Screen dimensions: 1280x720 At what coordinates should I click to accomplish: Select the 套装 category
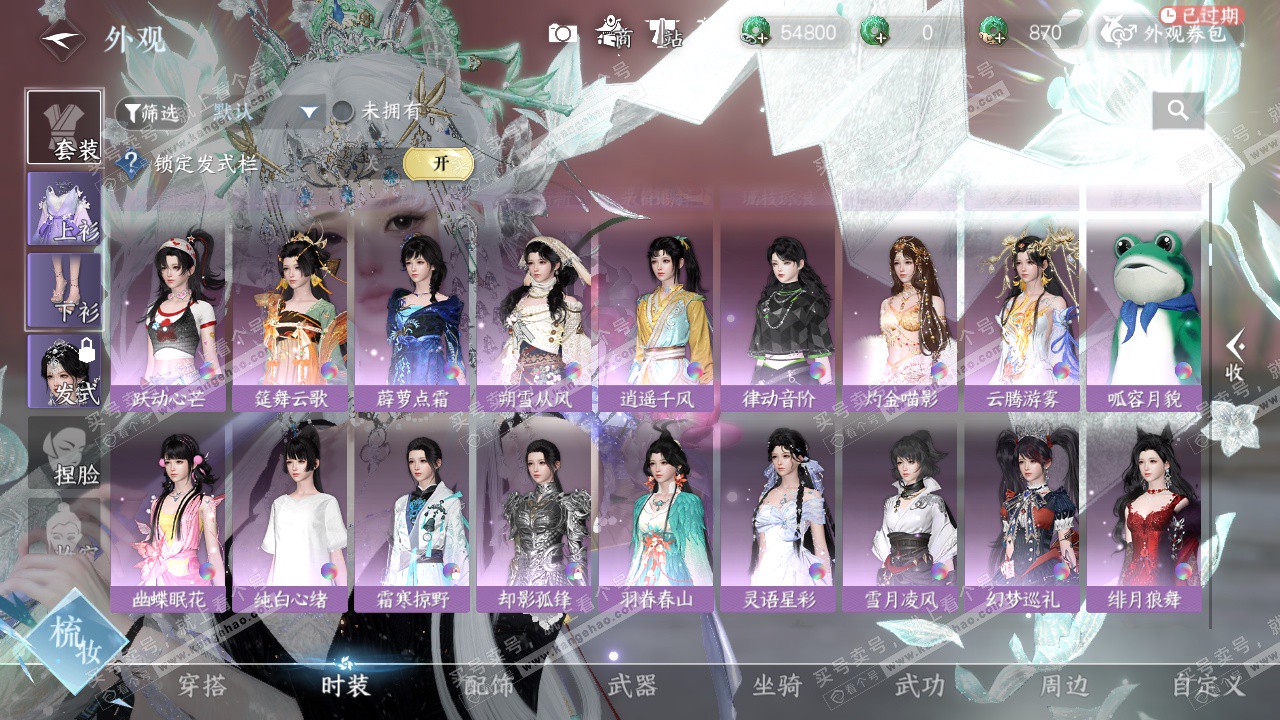tap(65, 127)
